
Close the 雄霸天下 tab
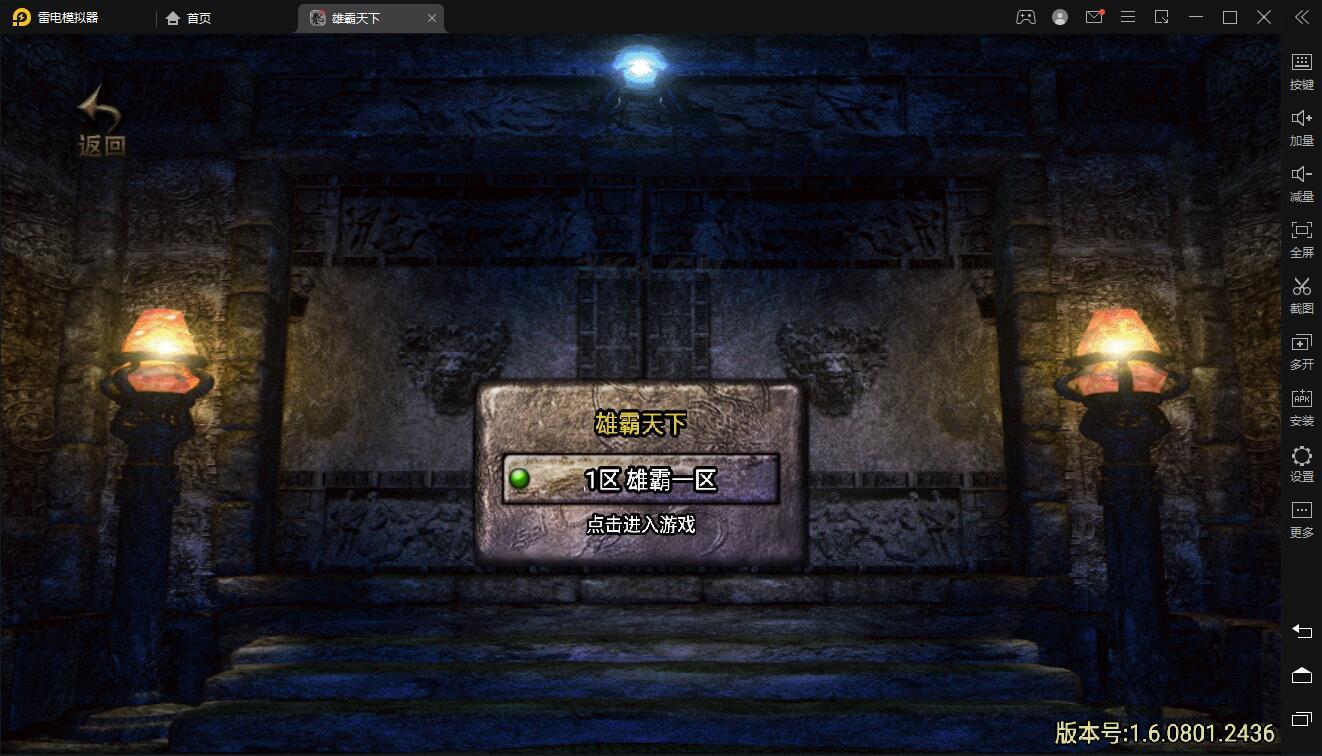432,18
